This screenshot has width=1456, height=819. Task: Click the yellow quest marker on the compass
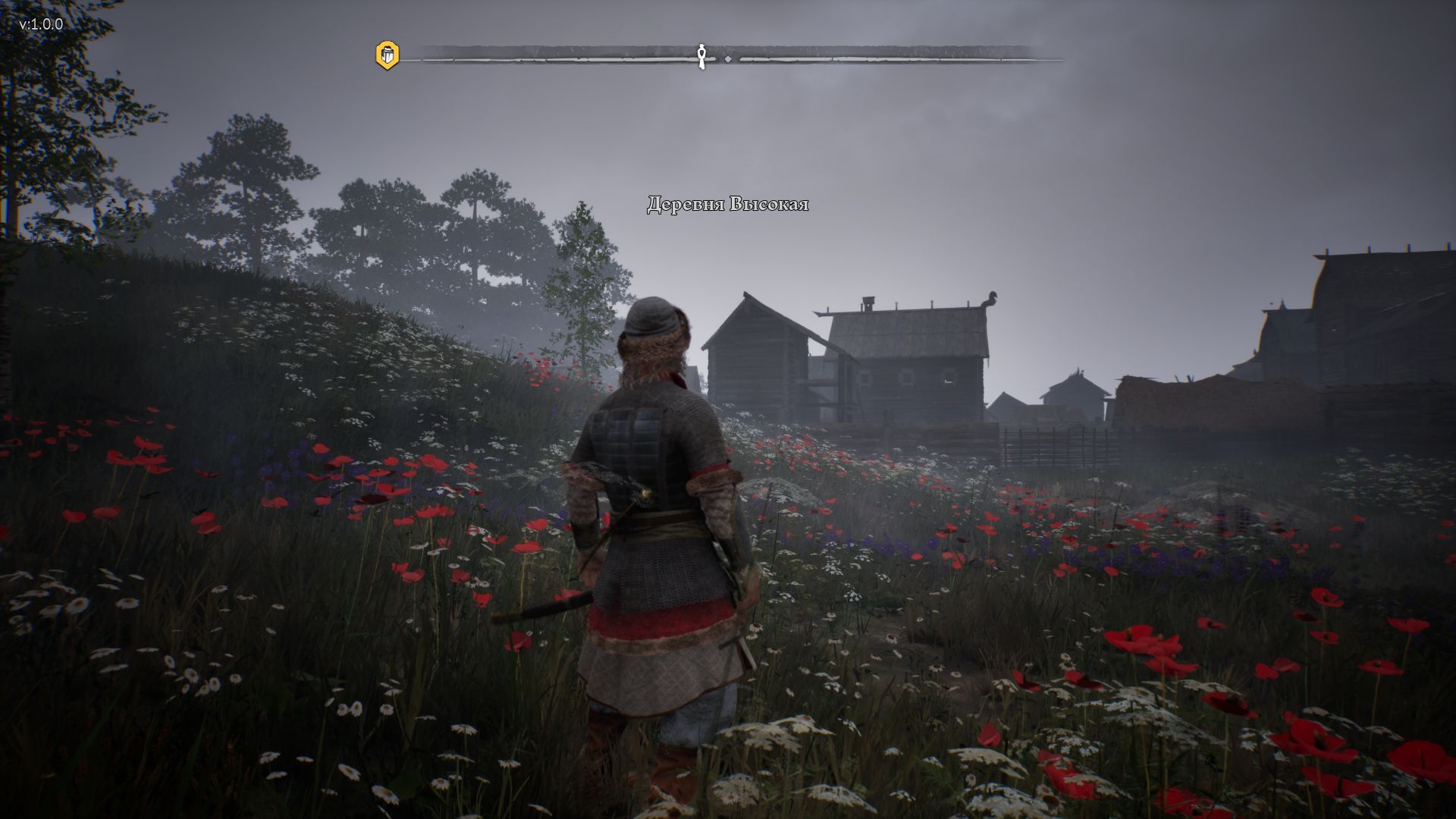(387, 55)
